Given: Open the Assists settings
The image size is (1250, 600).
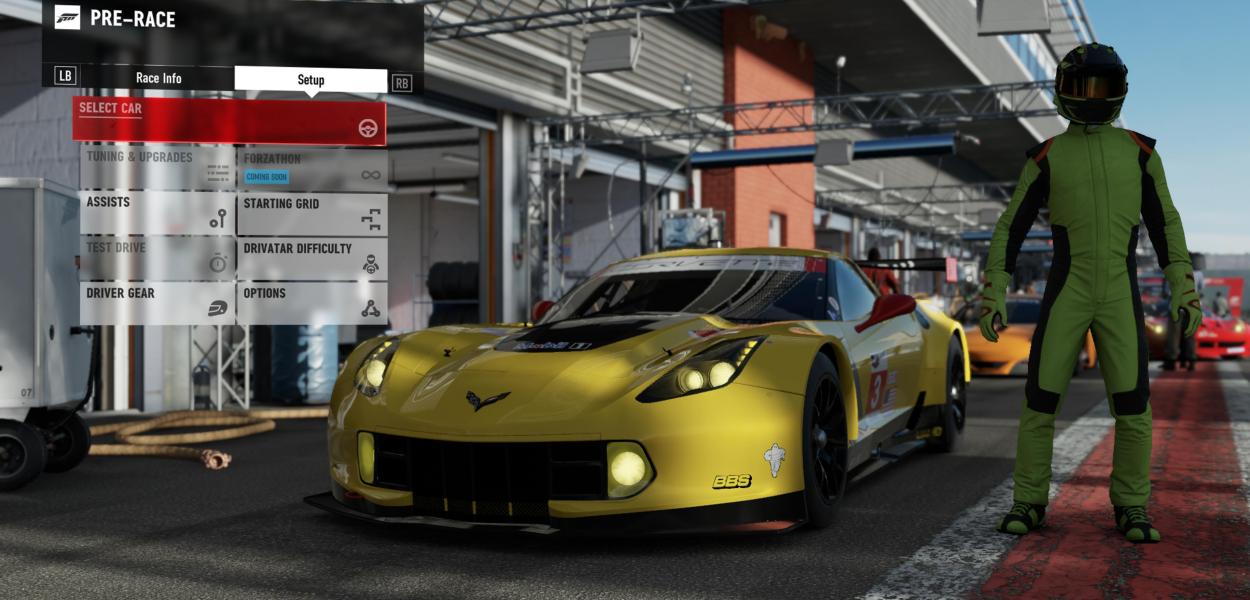Looking at the screenshot, I should (156, 214).
